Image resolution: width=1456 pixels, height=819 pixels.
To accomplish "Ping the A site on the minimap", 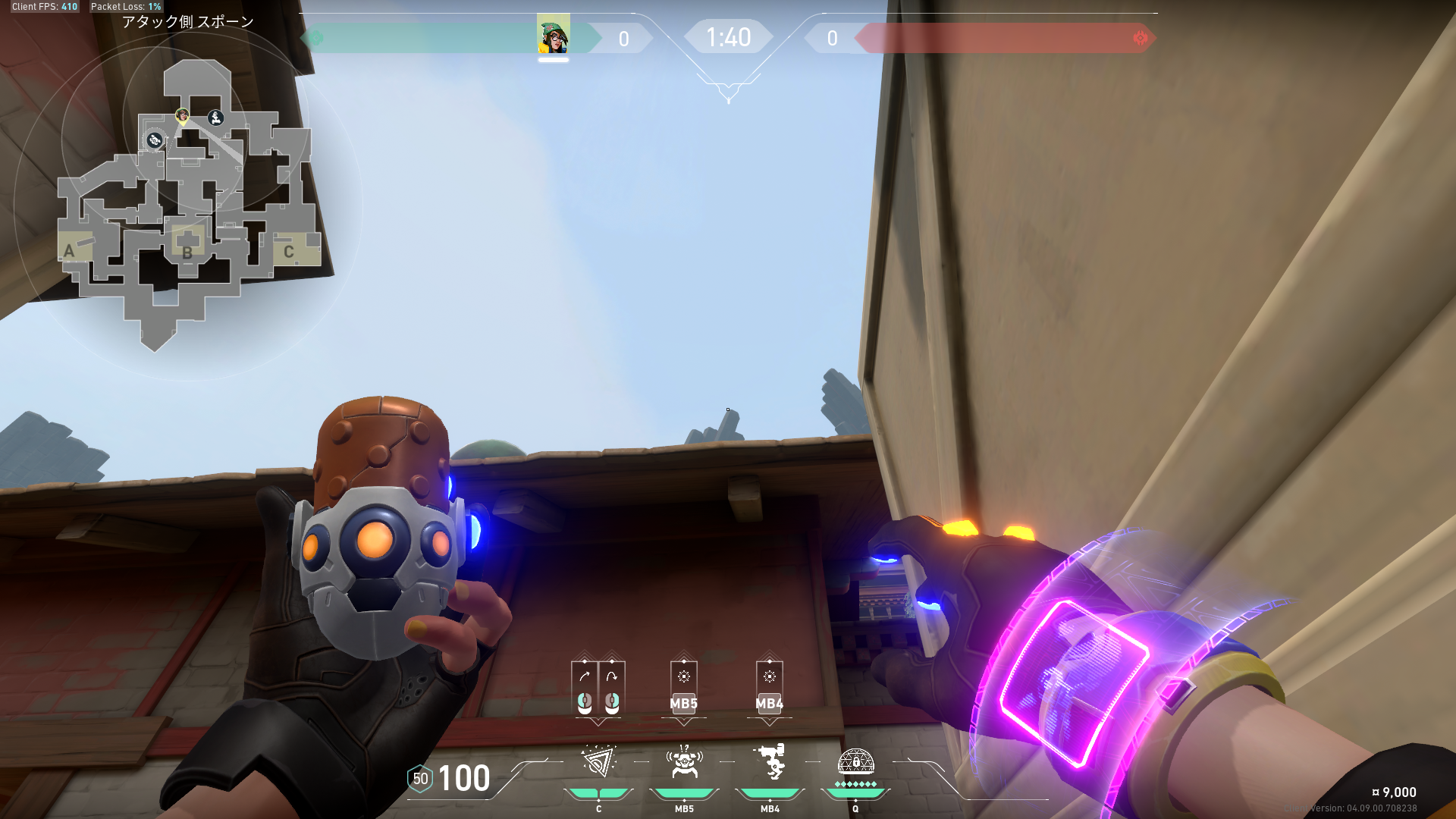I will click(x=69, y=251).
